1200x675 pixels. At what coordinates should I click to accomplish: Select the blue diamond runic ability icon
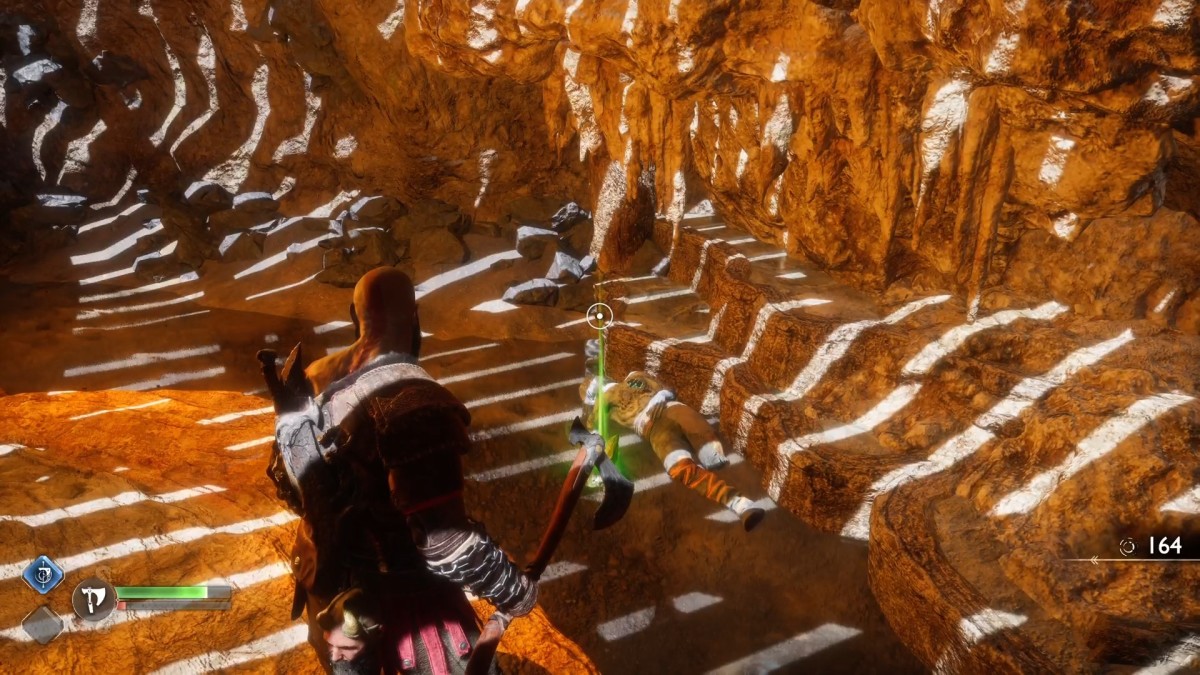[43, 575]
